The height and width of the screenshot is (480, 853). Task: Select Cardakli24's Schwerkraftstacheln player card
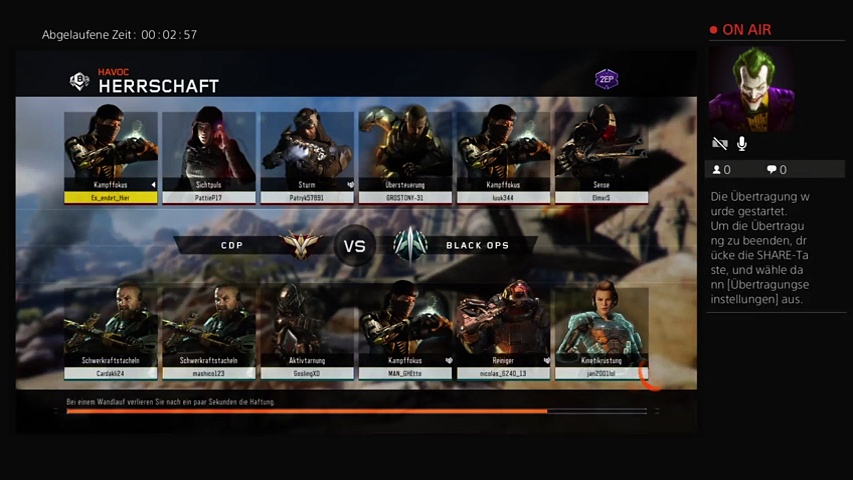tap(111, 333)
